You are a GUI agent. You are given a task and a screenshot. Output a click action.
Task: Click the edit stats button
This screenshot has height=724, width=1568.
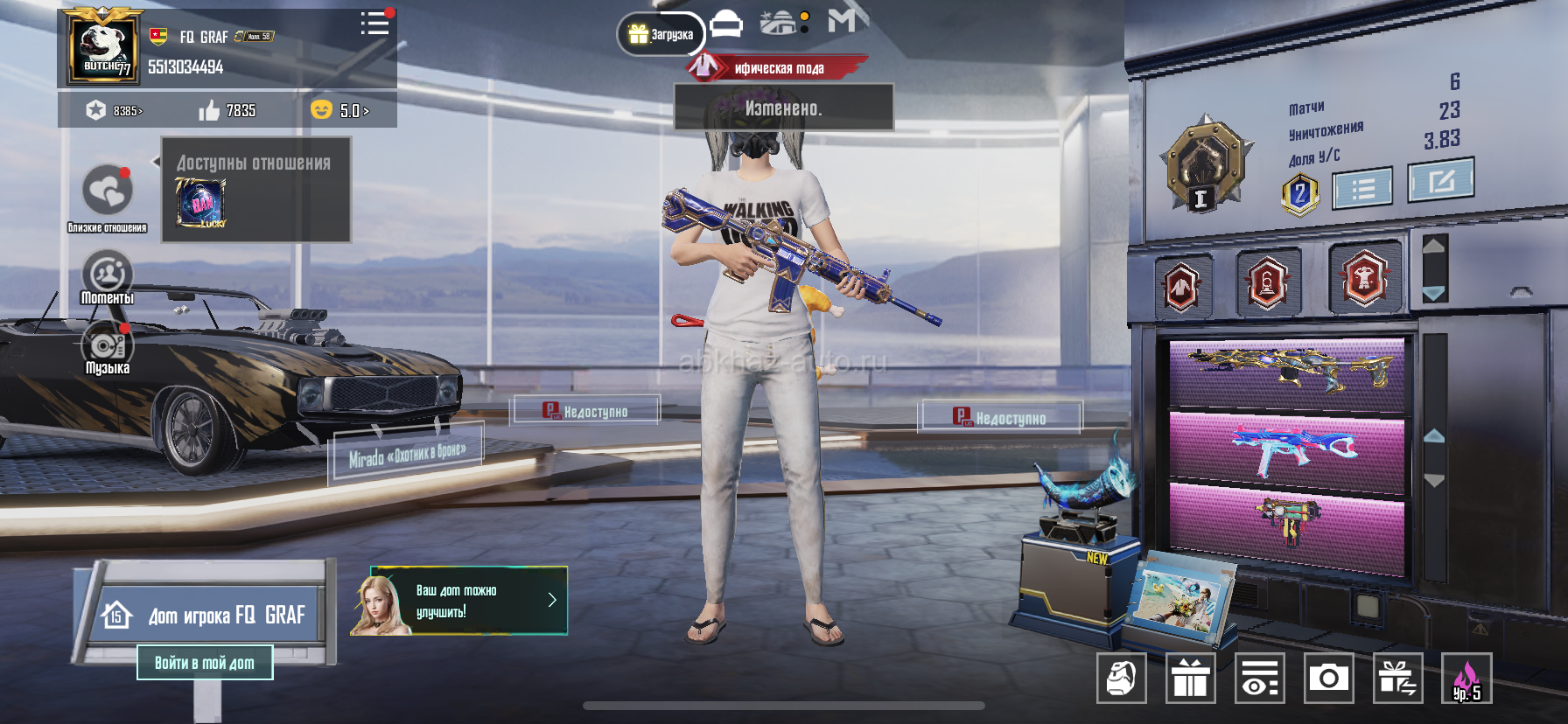coord(1440,179)
